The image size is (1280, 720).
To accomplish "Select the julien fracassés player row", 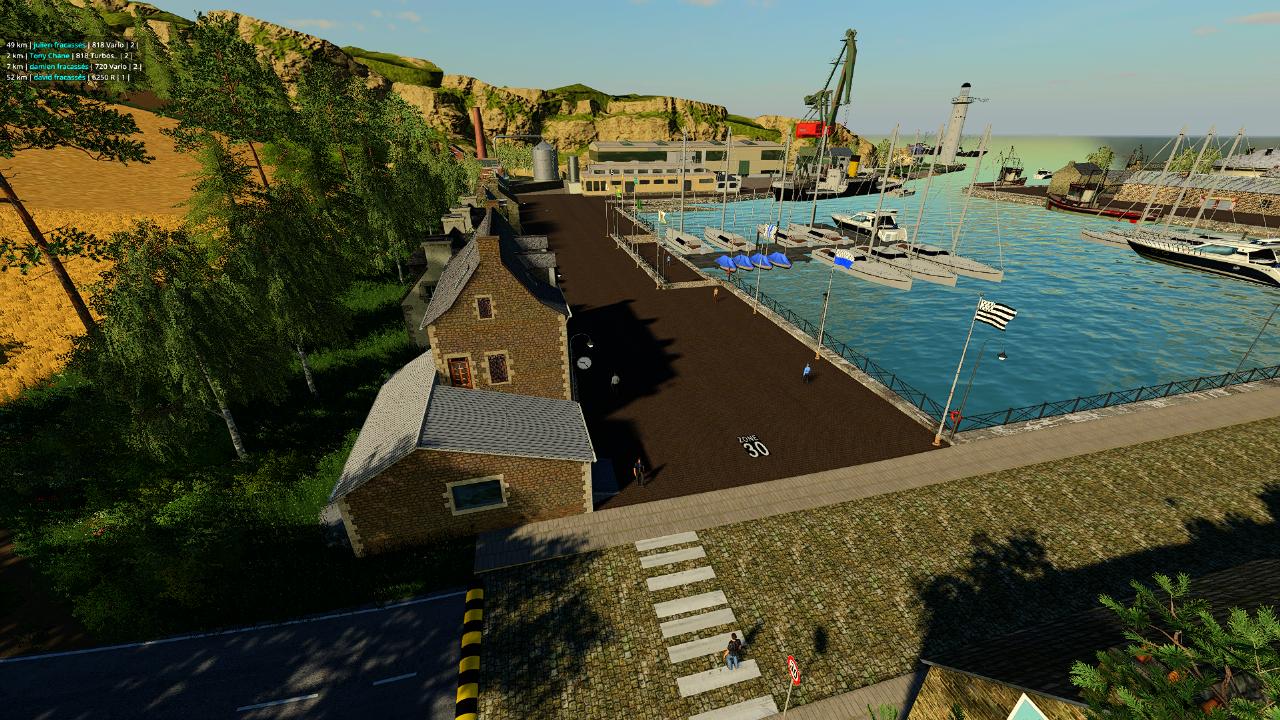I will [60, 45].
